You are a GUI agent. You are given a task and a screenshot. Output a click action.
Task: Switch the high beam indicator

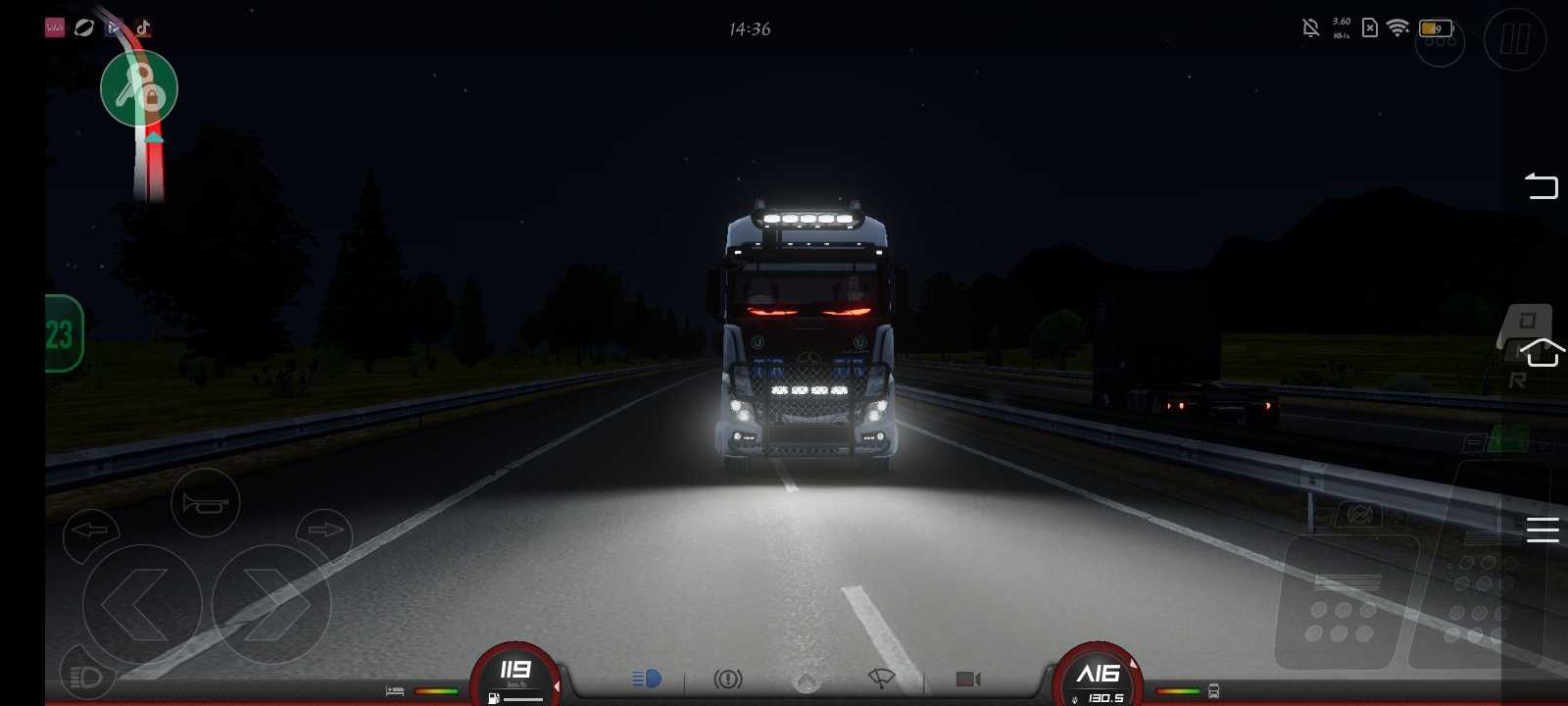point(647,679)
